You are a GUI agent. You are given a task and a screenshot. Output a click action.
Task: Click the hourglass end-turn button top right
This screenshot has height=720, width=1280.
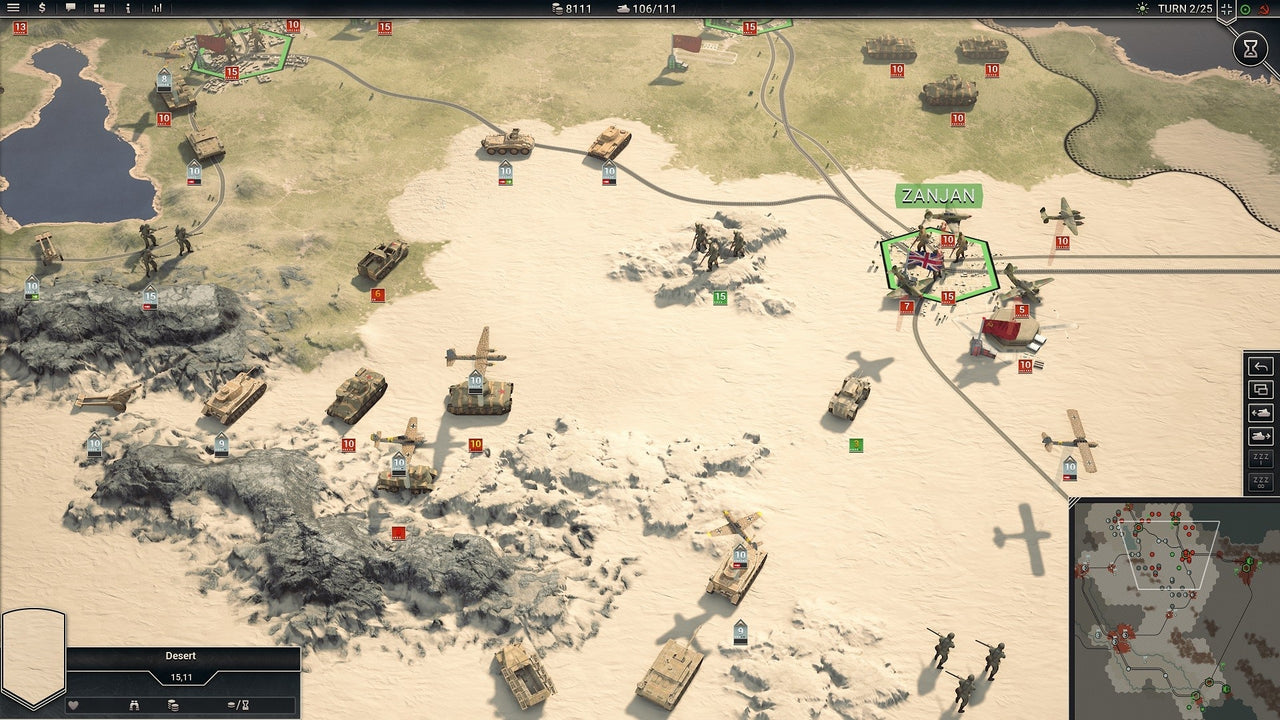[1251, 47]
